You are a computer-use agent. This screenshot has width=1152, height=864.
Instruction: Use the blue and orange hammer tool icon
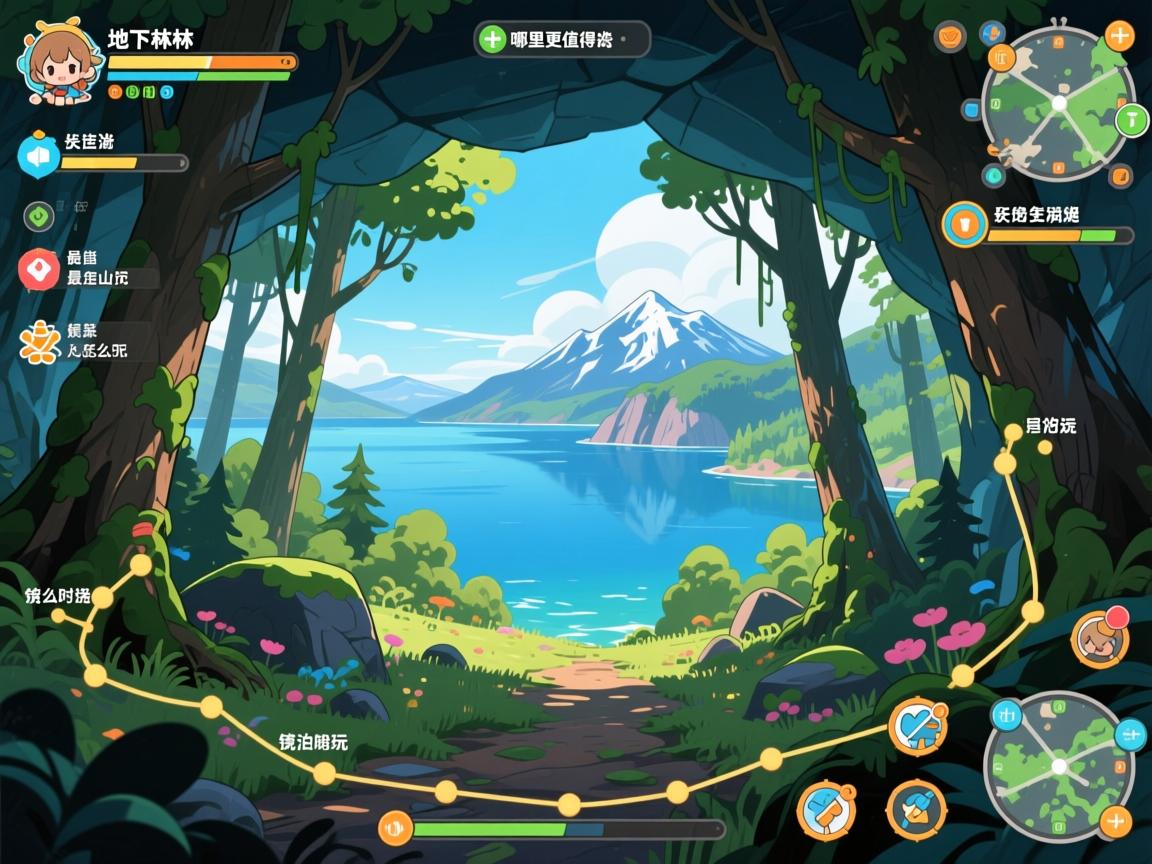point(826,809)
